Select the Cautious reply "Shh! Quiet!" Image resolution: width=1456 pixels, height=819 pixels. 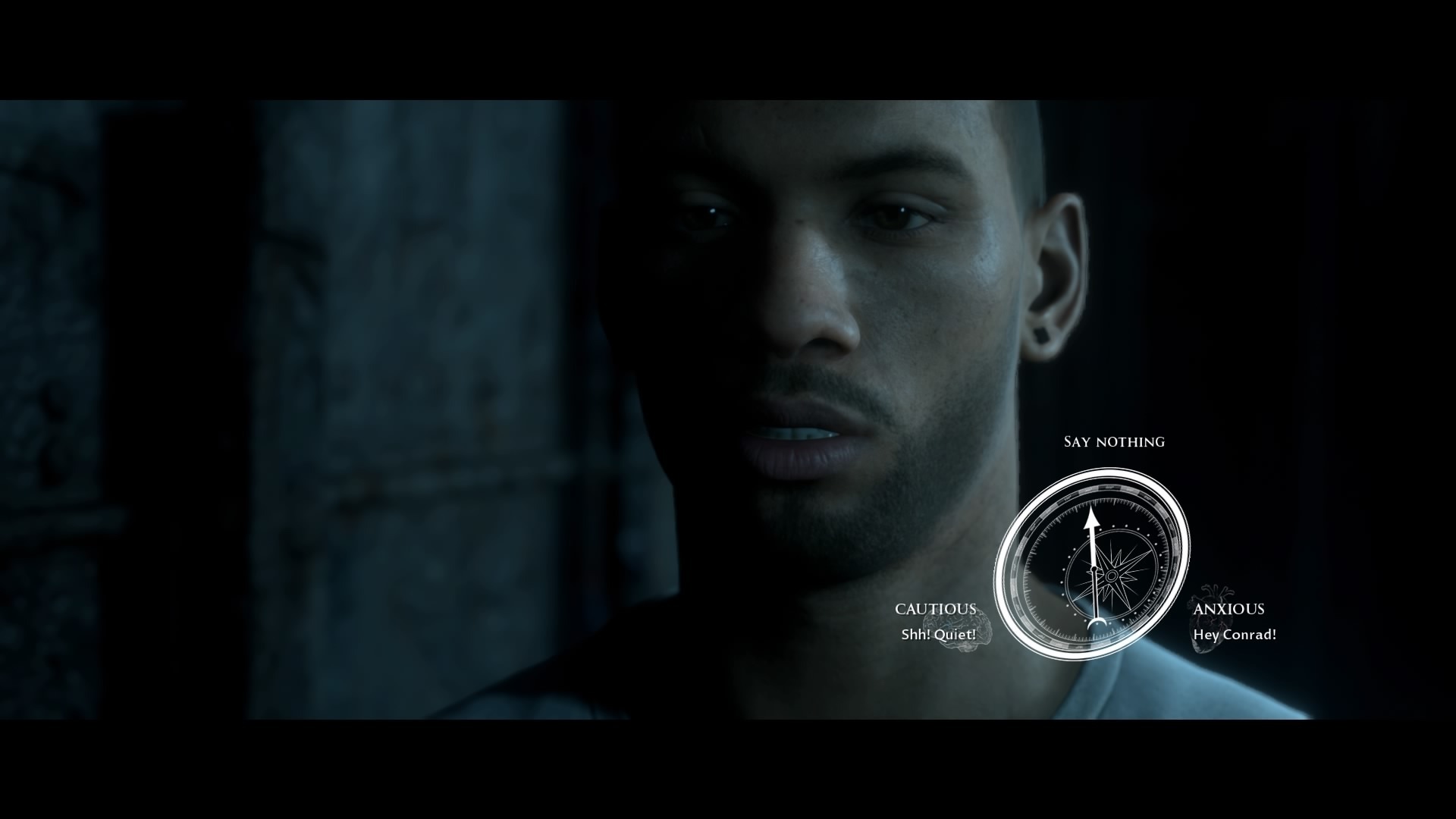[937, 623]
